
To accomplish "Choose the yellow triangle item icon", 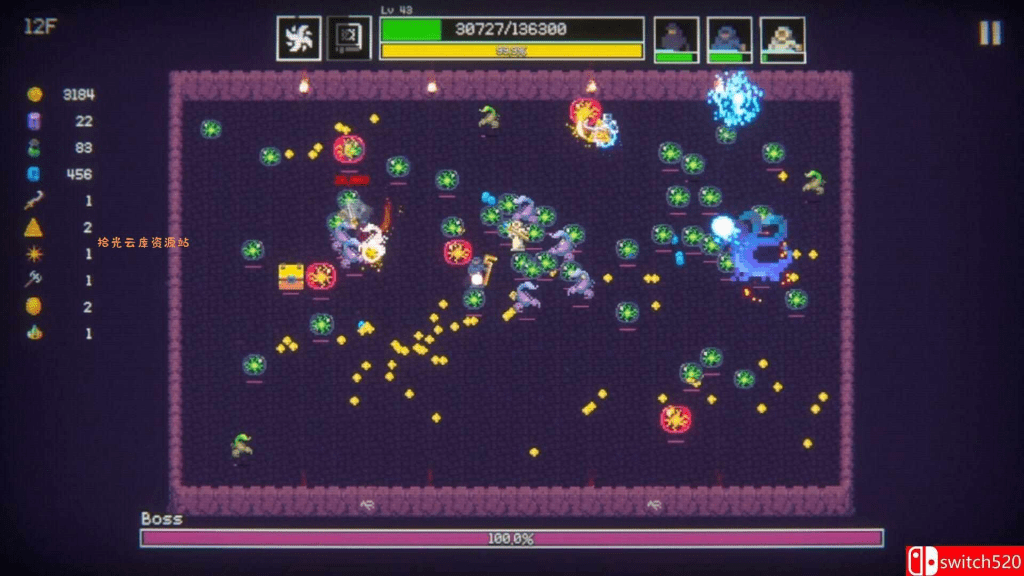I will 35,227.
